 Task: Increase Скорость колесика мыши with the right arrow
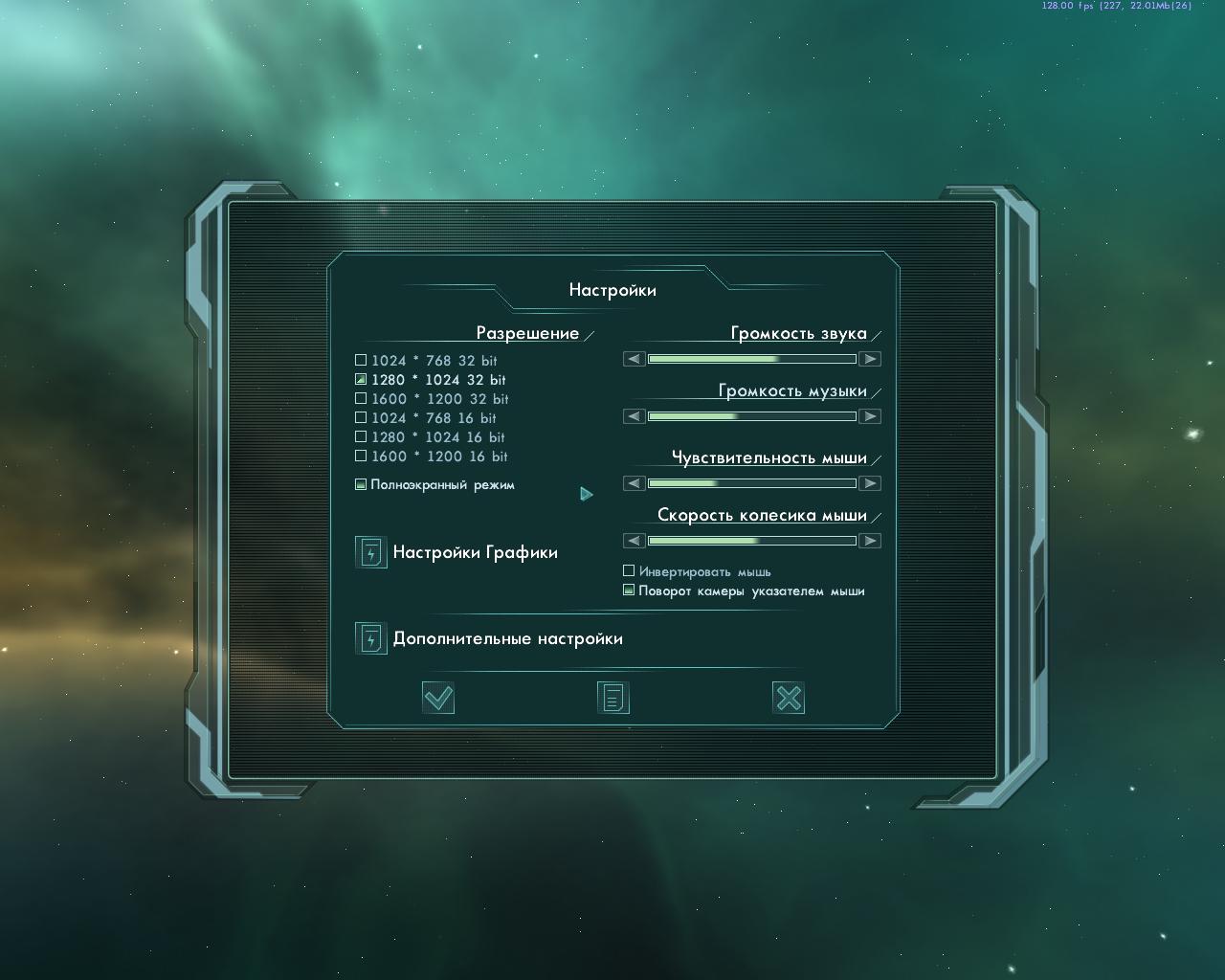coord(869,541)
